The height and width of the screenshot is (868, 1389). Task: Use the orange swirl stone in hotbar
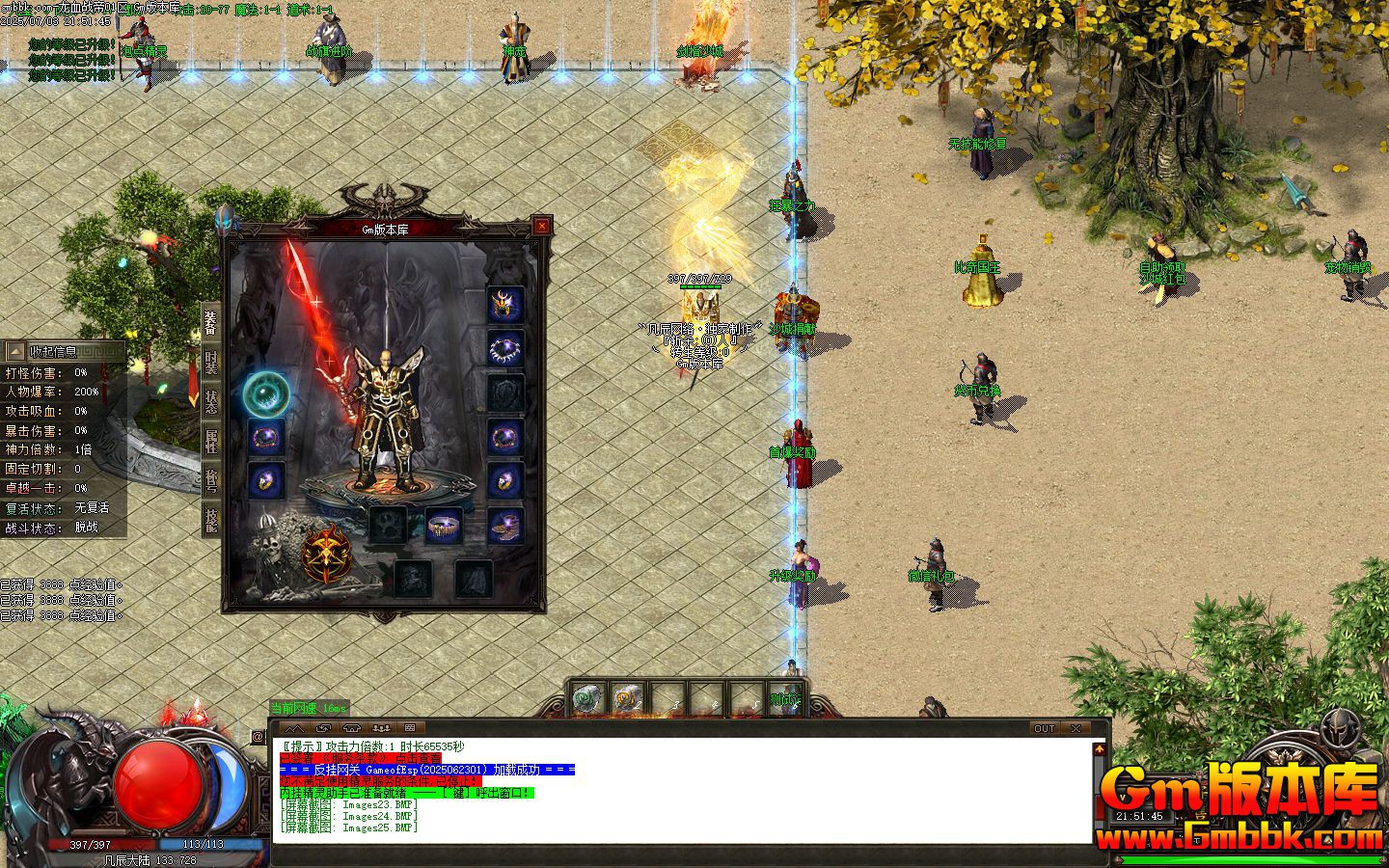click(x=628, y=698)
